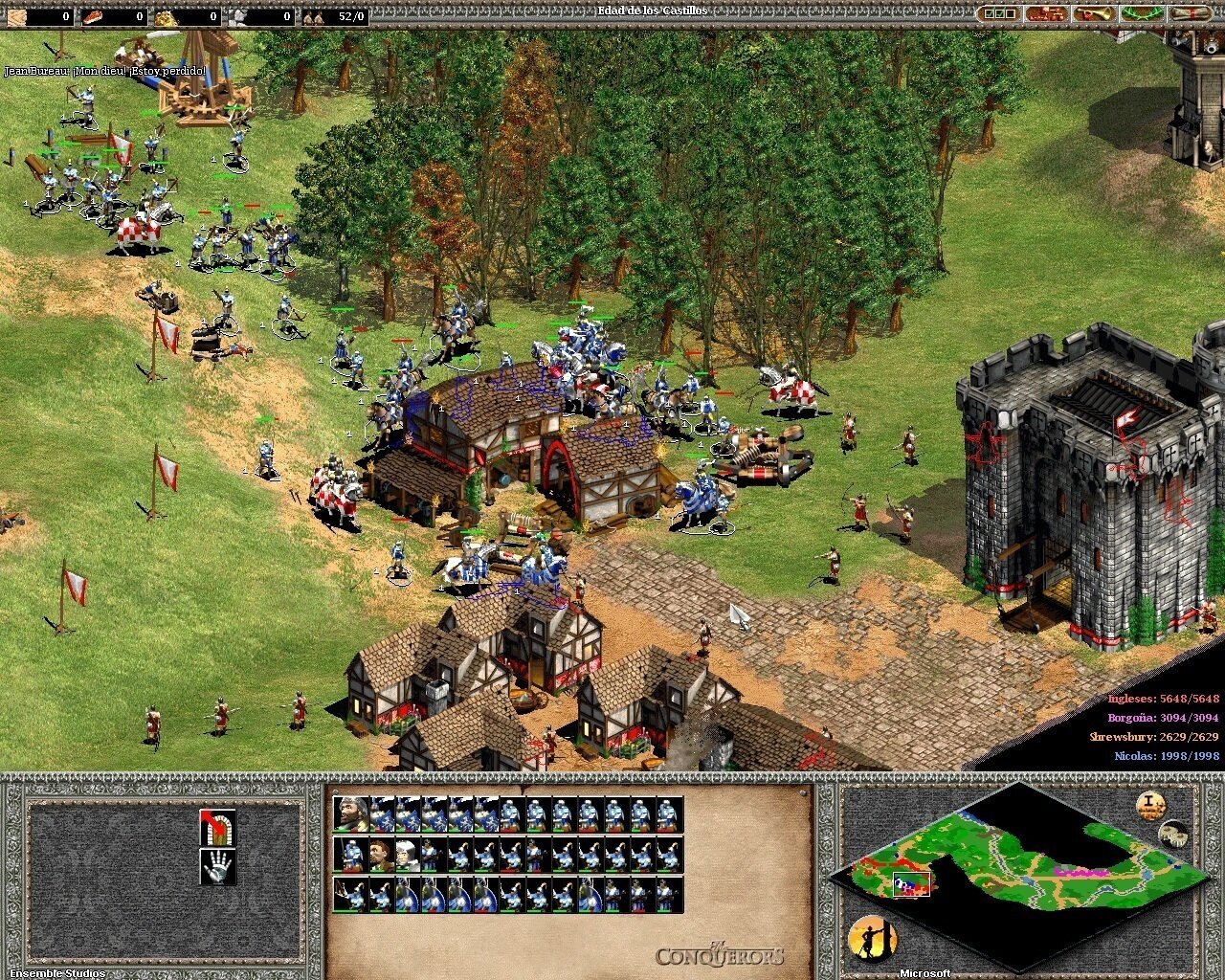Screen dimensions: 1225x980
Task: Open the objectives checklist button
Action: point(999,14)
